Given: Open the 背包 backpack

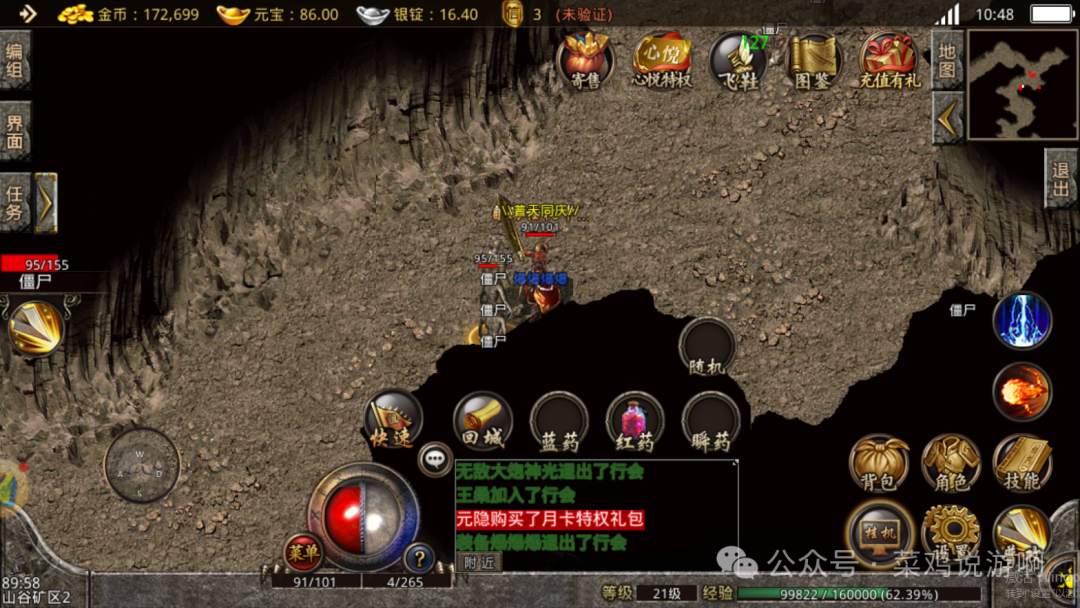Looking at the screenshot, I should (879, 463).
